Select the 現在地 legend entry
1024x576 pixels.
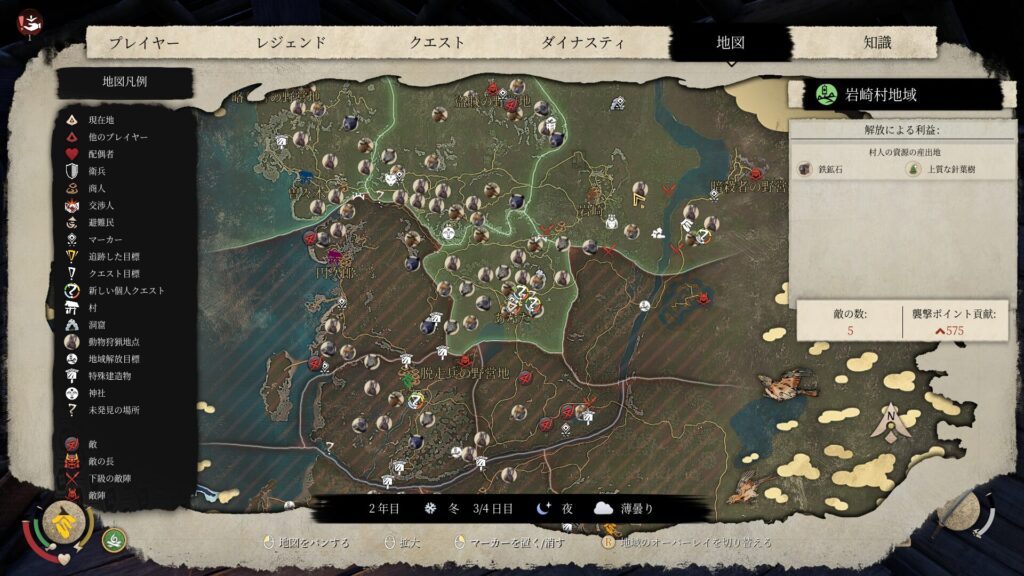pyautogui.click(x=102, y=120)
